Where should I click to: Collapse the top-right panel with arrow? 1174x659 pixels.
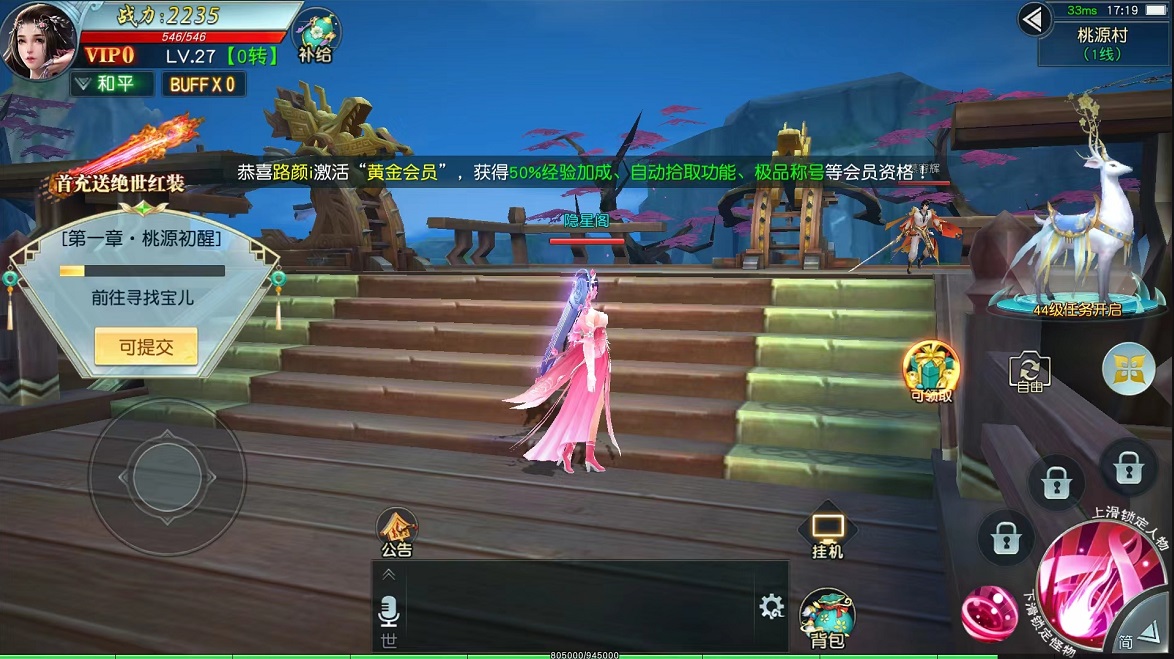(1034, 18)
